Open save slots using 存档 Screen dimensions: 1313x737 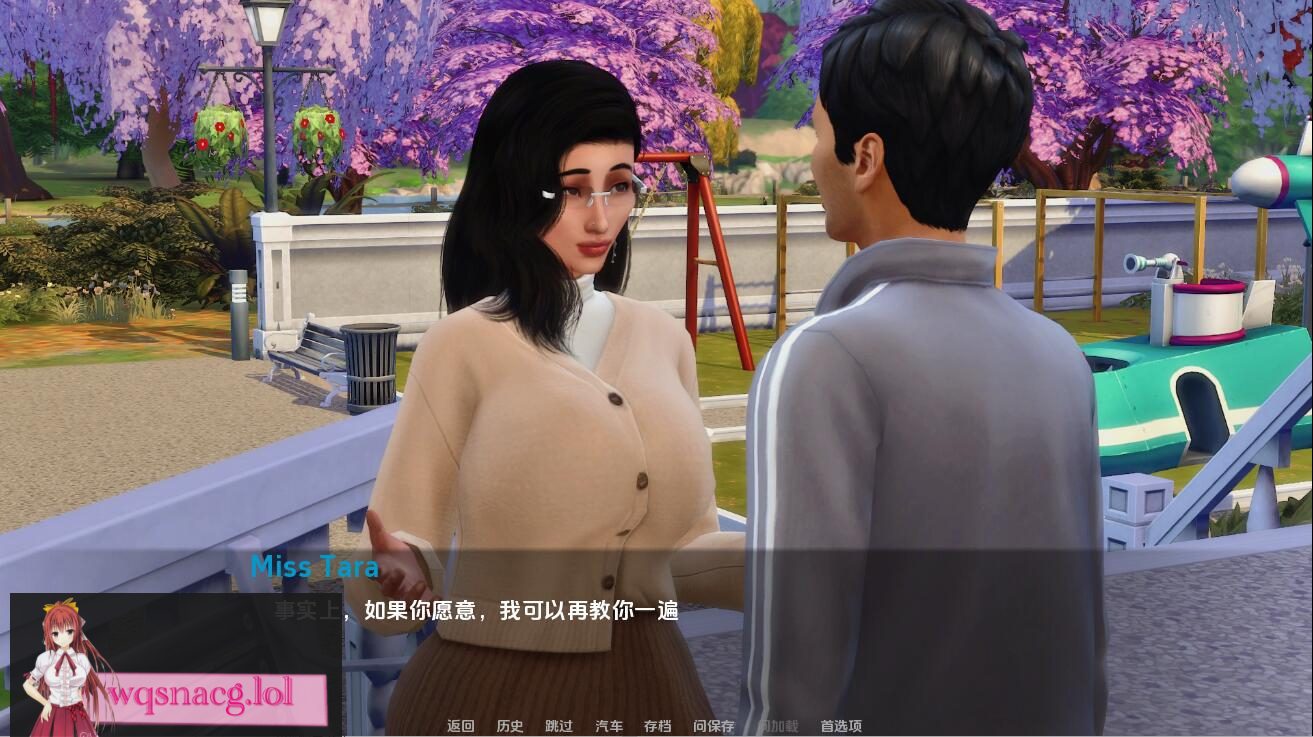point(657,726)
